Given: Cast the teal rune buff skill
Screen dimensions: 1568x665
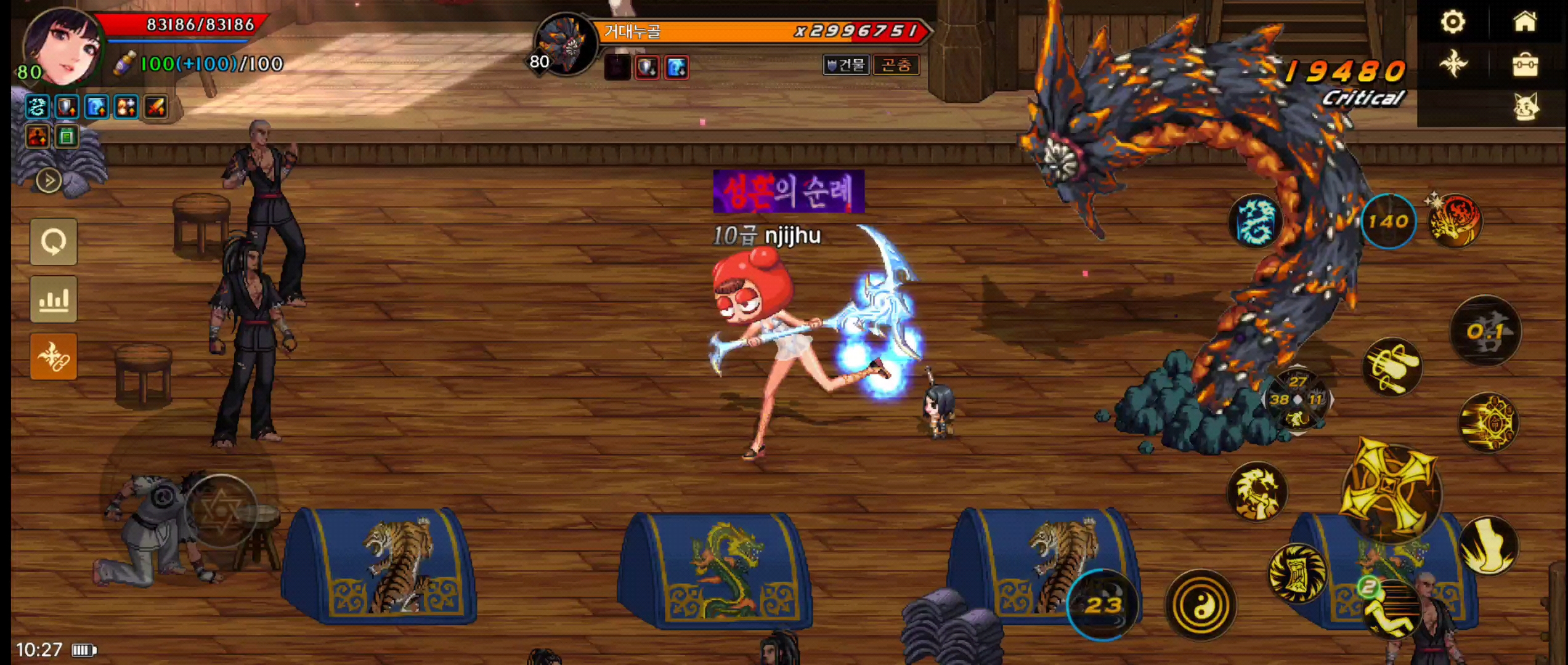Looking at the screenshot, I should 1255,221.
